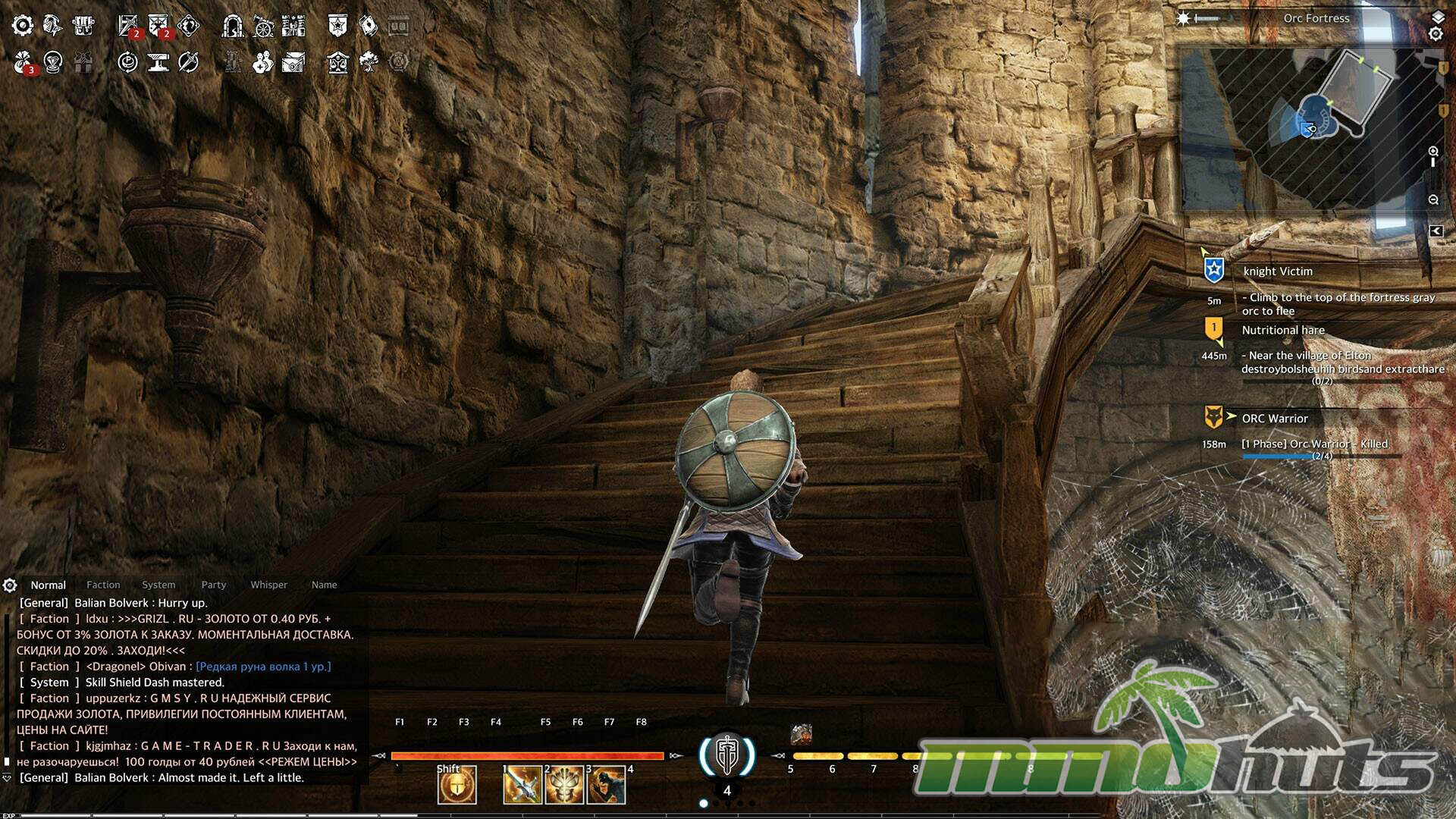
Task: Open the scales marketplace icon
Action: [337, 62]
